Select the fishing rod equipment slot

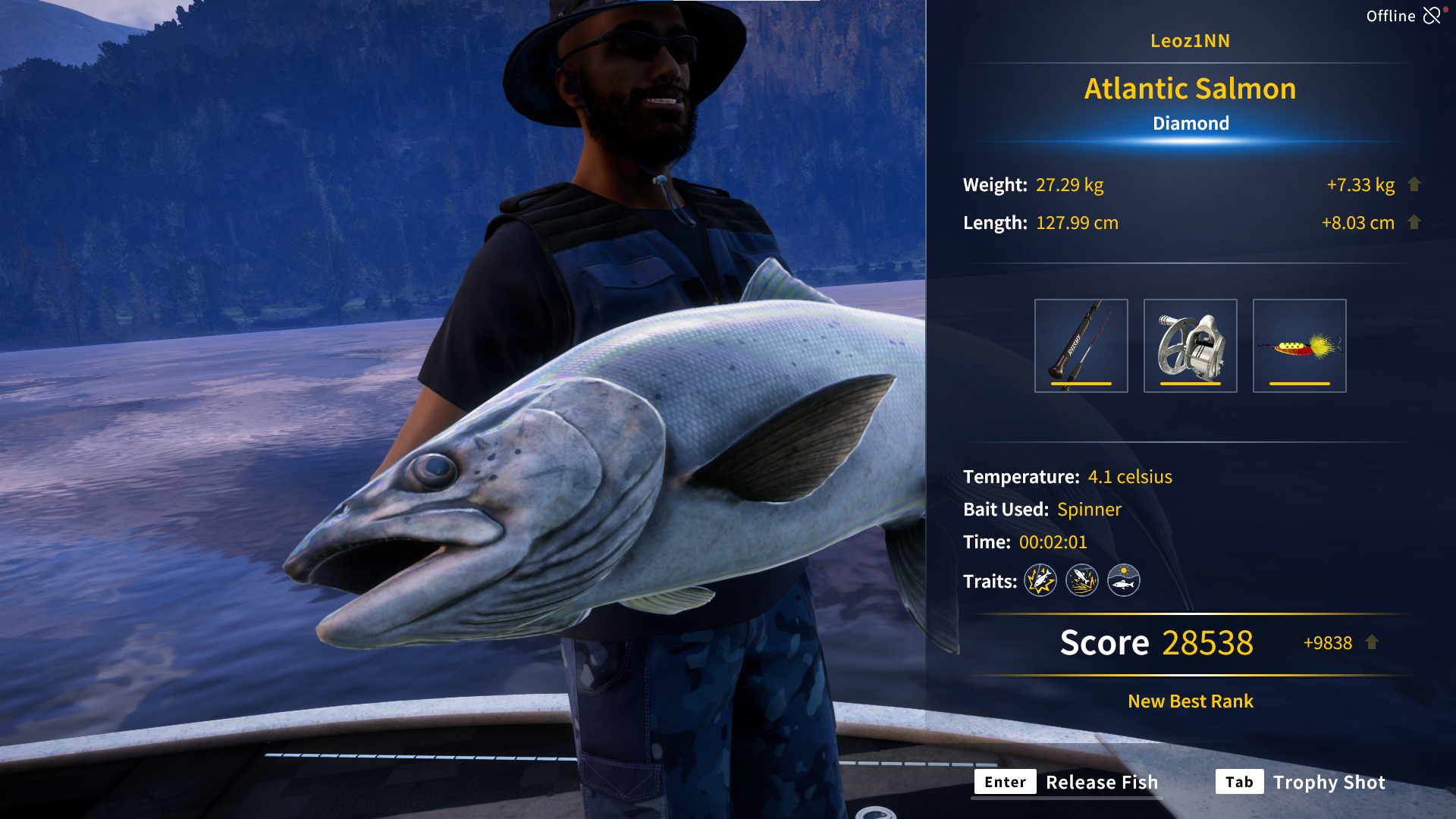click(1081, 346)
